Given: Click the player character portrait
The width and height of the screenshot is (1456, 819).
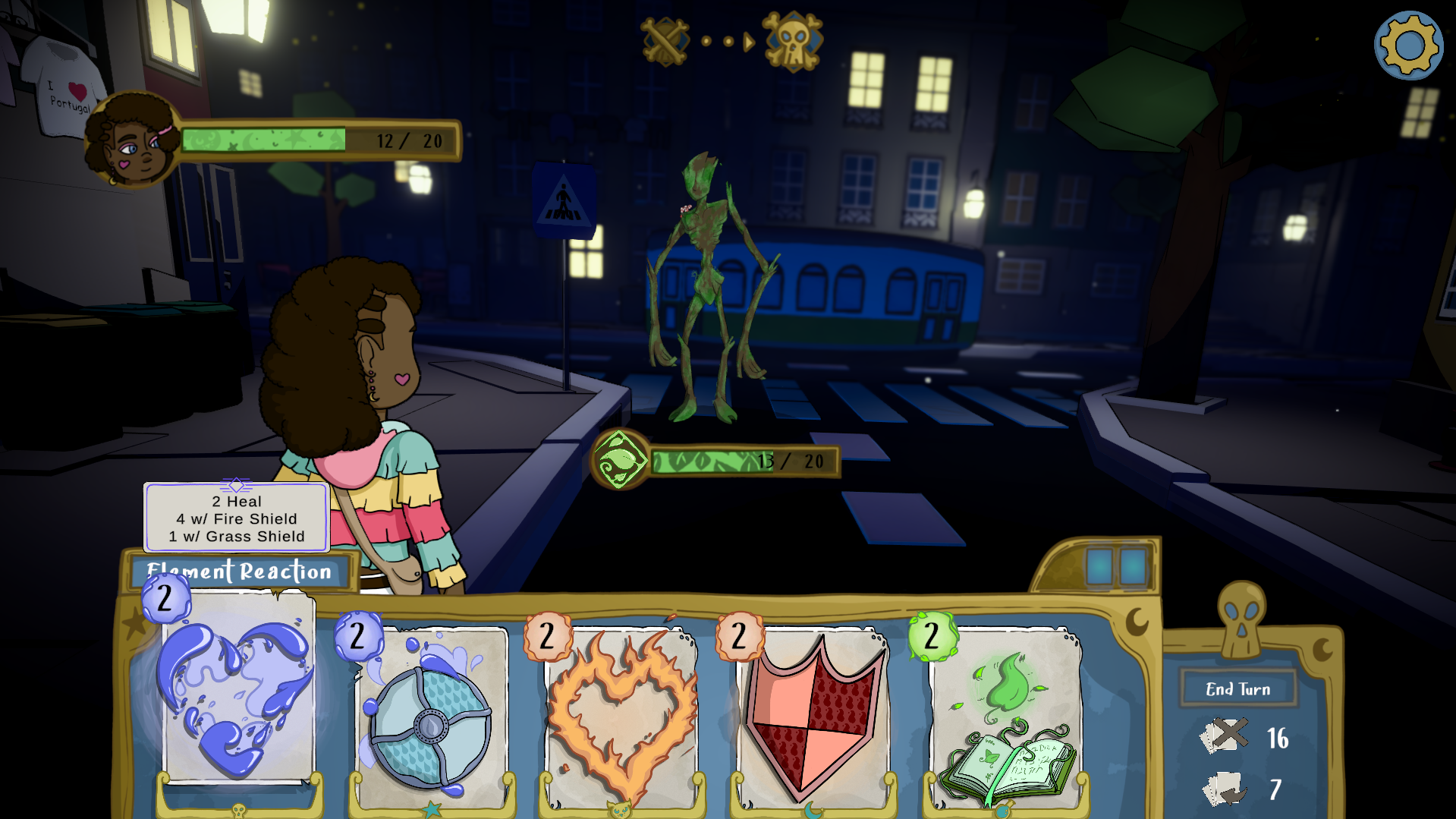Looking at the screenshot, I should (133, 140).
